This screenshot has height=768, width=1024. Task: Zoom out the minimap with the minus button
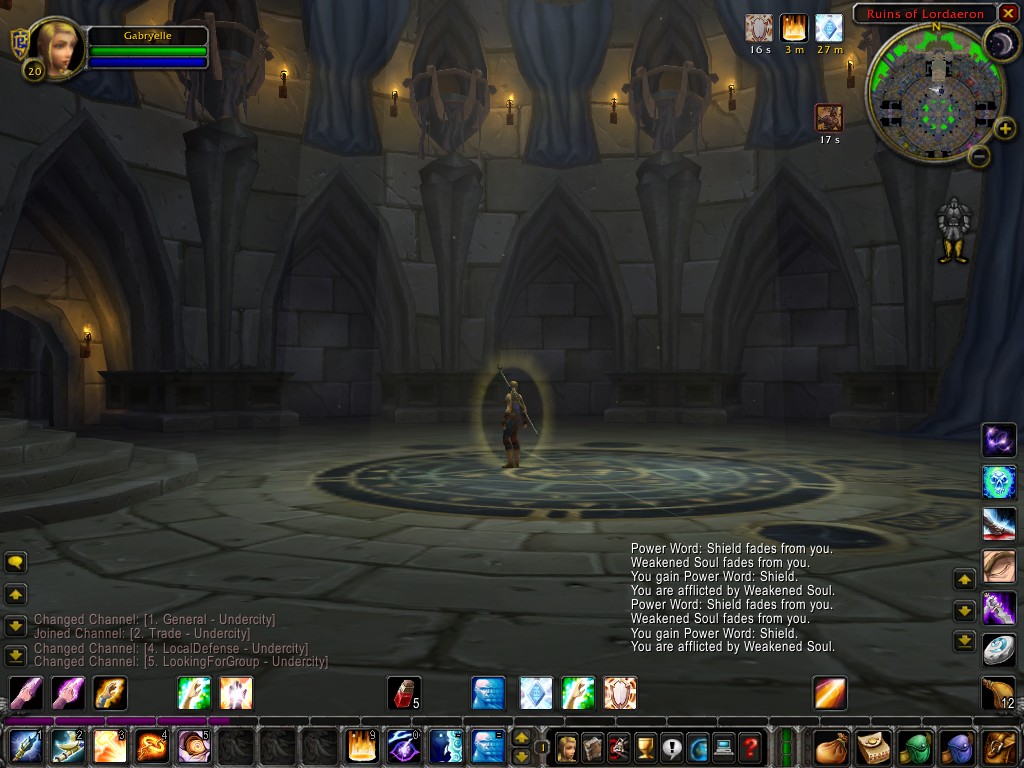click(980, 156)
